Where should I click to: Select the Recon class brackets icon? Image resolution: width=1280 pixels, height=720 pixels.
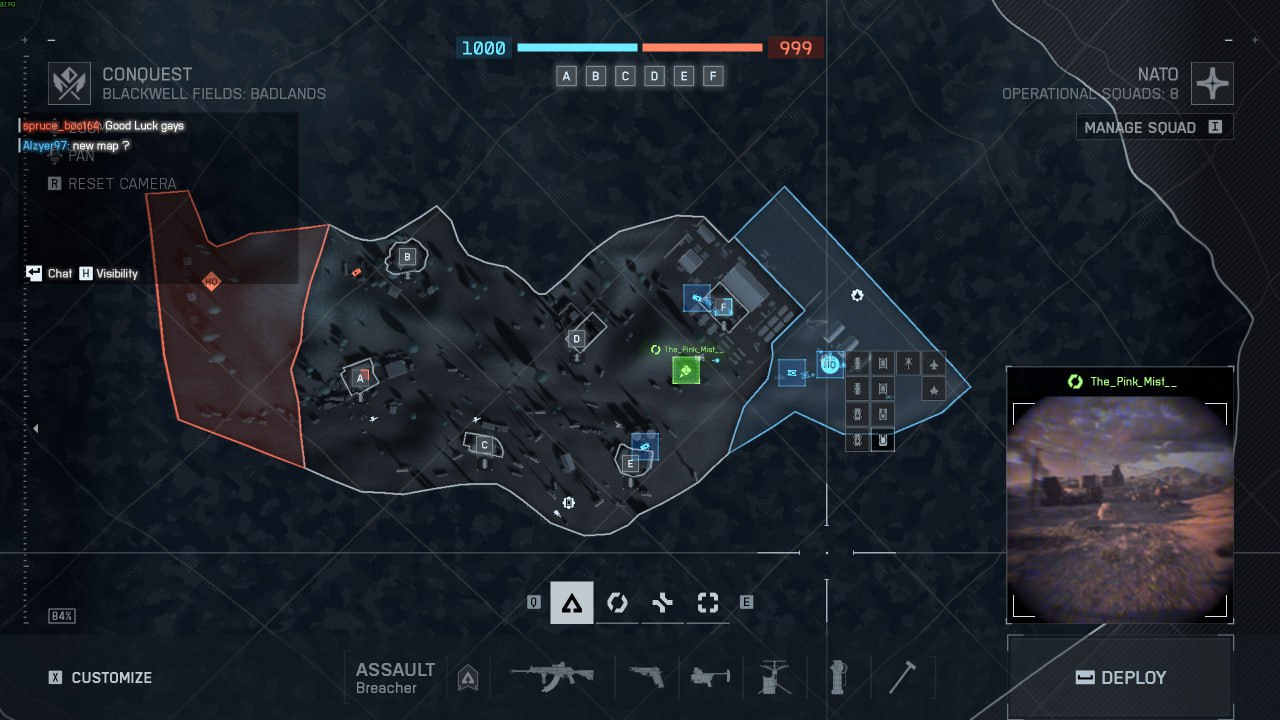click(708, 602)
